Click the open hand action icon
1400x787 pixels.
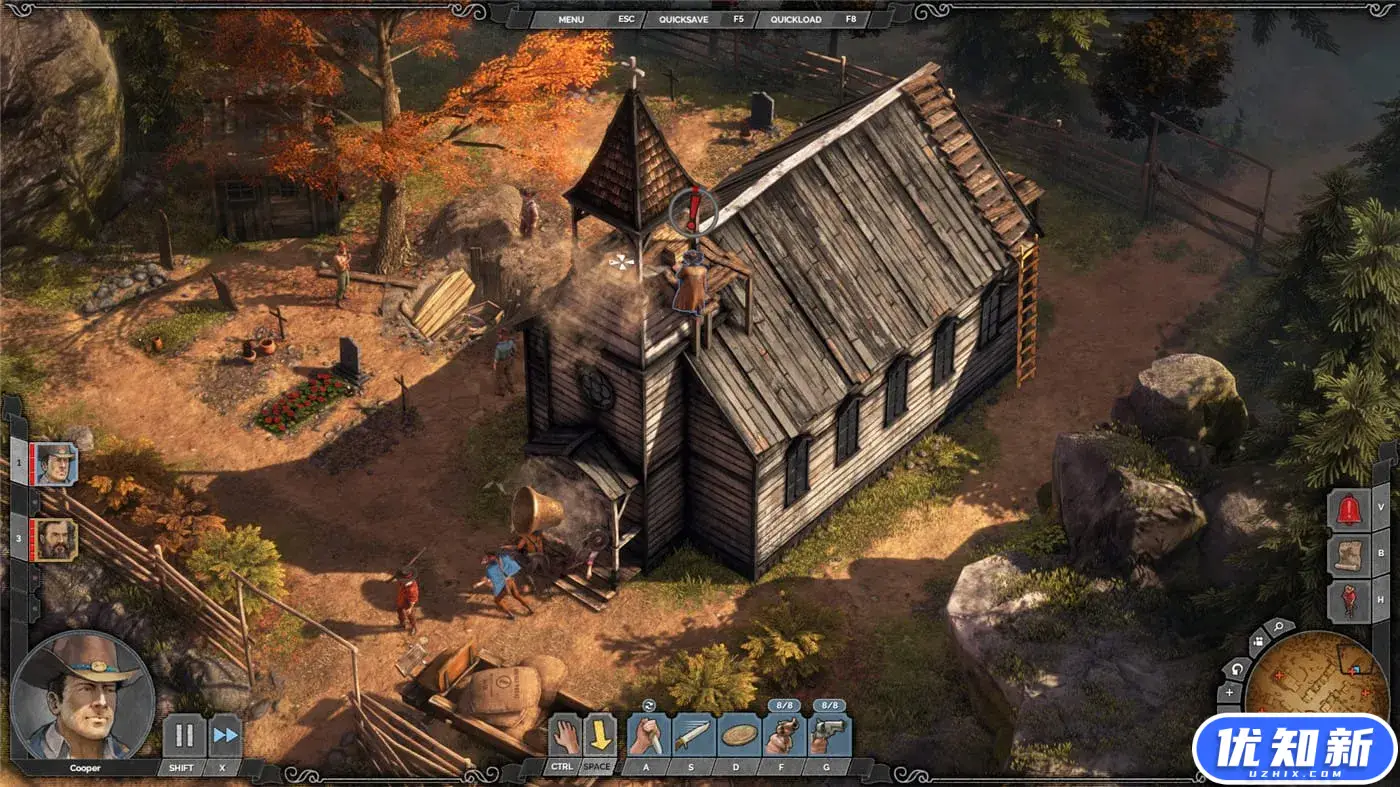tap(566, 736)
